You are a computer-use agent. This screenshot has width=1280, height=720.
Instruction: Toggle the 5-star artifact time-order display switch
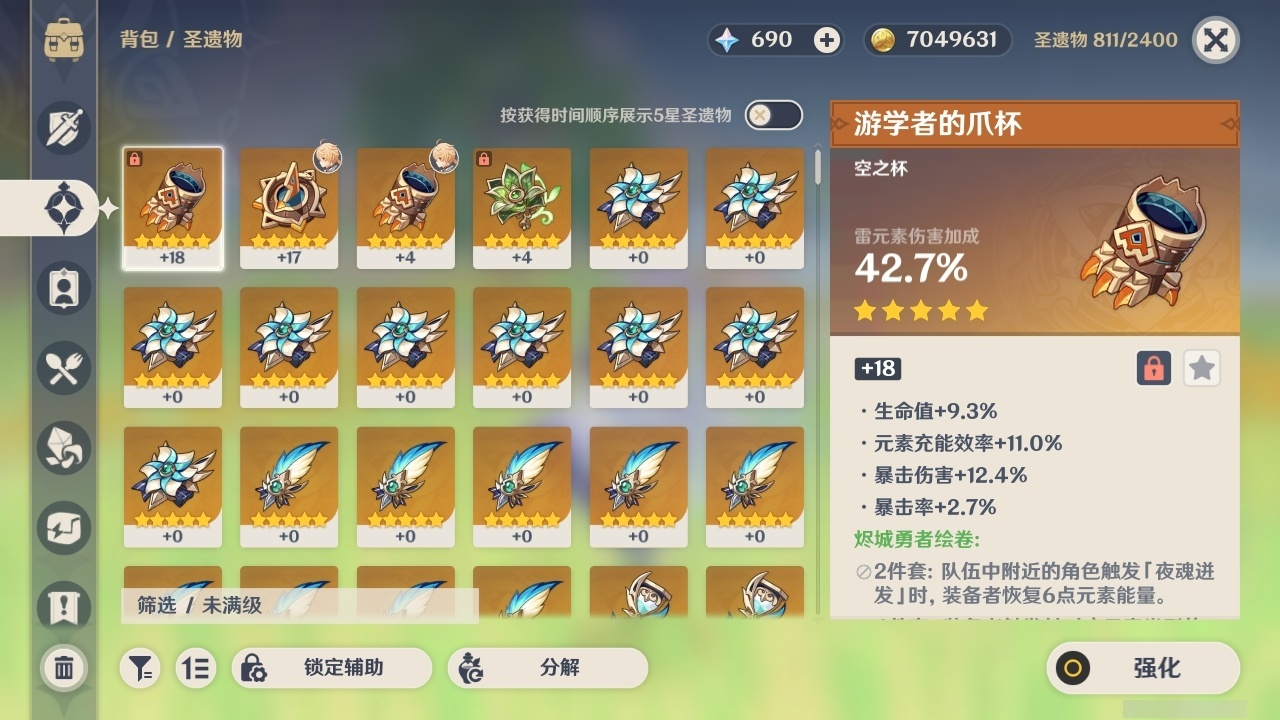point(775,115)
